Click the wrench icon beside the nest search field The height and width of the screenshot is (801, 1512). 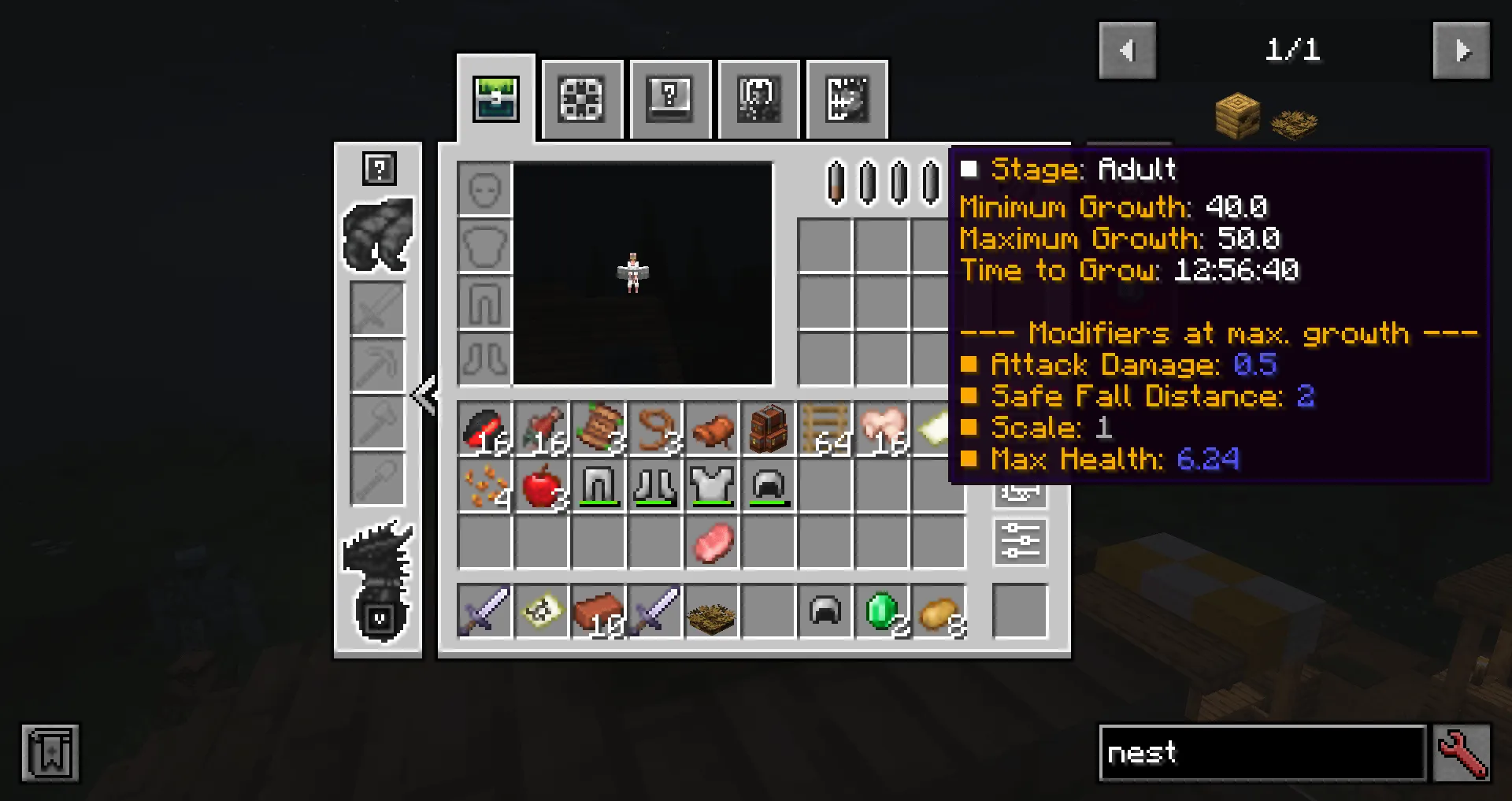[x=1463, y=753]
